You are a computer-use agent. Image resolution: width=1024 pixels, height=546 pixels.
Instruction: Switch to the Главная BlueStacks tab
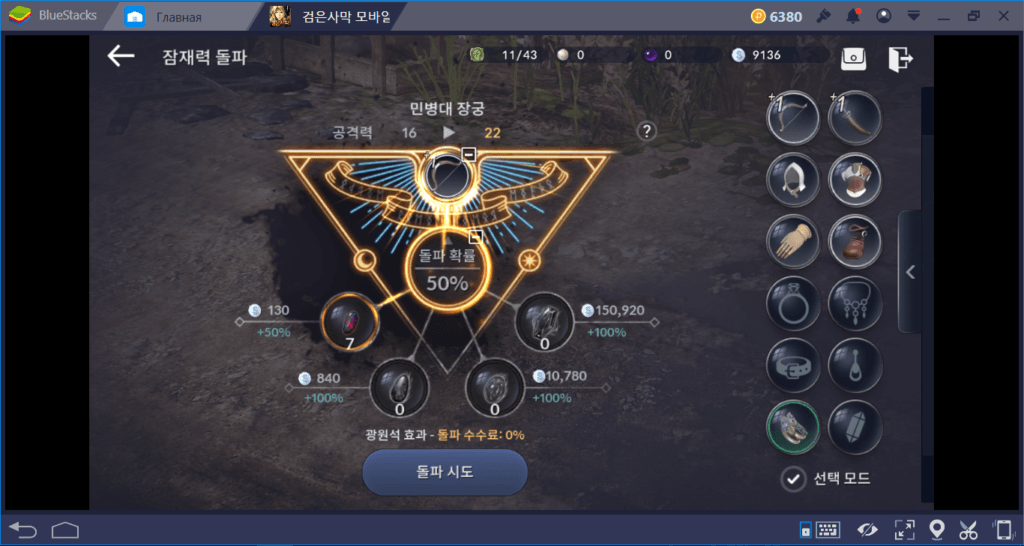click(170, 16)
